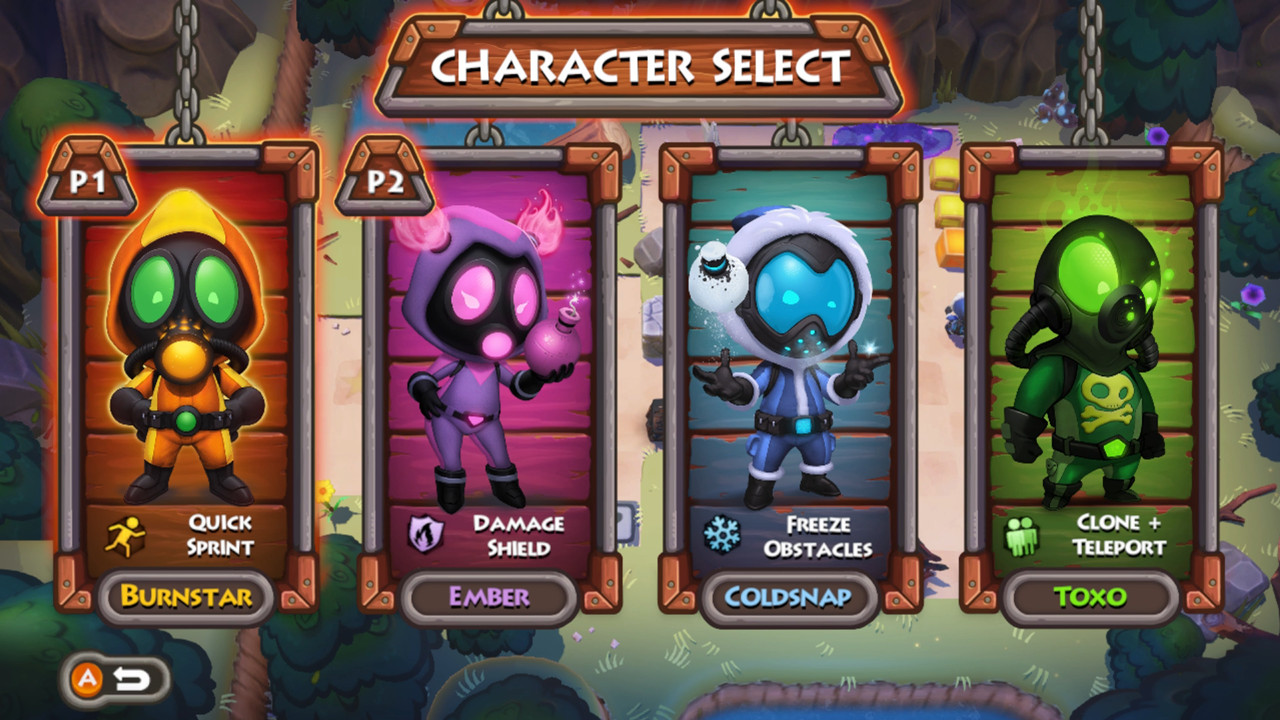Click the Toxo character card

(x=1090, y=380)
